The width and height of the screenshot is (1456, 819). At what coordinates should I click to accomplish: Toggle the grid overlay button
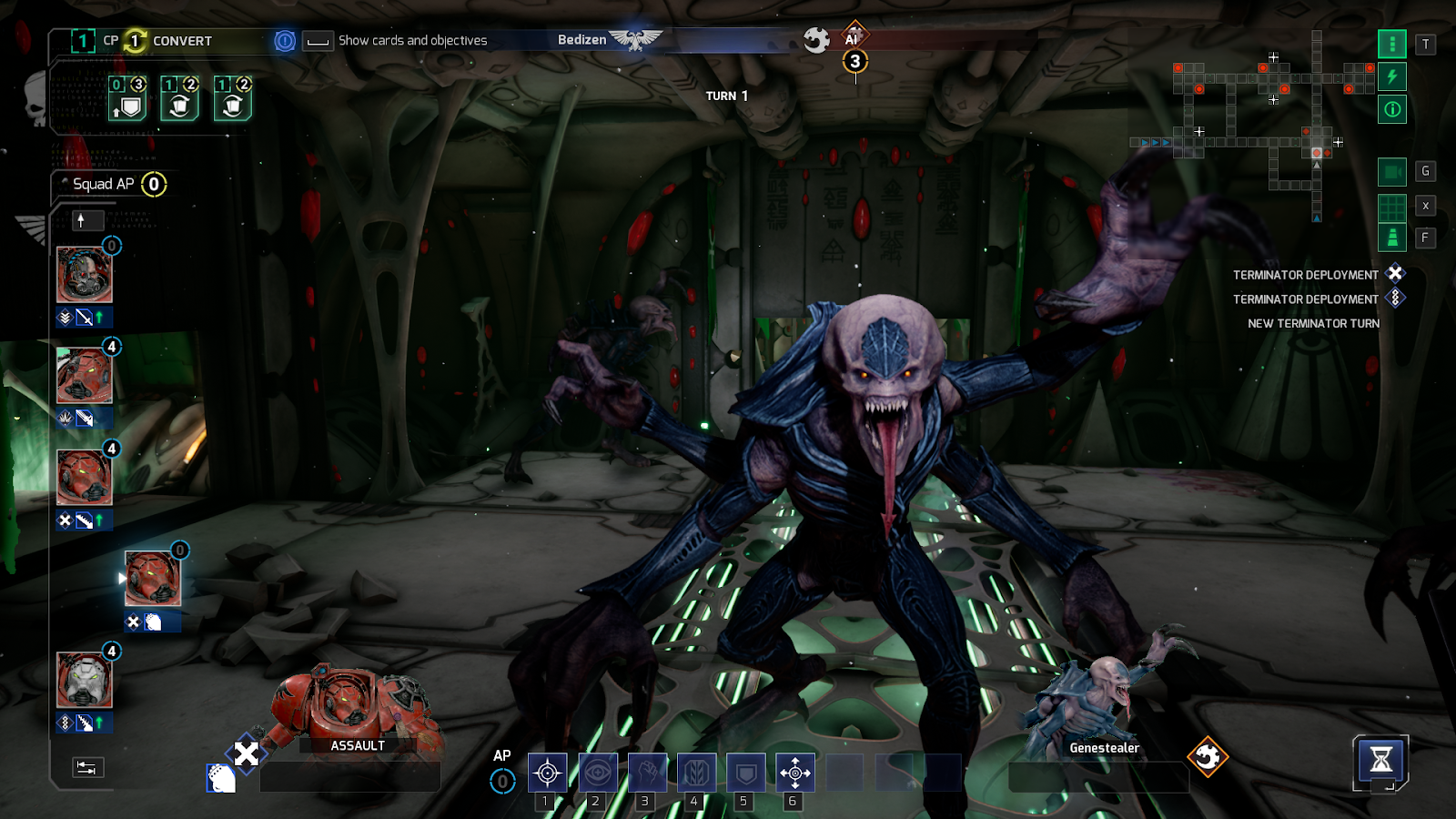(1391, 207)
